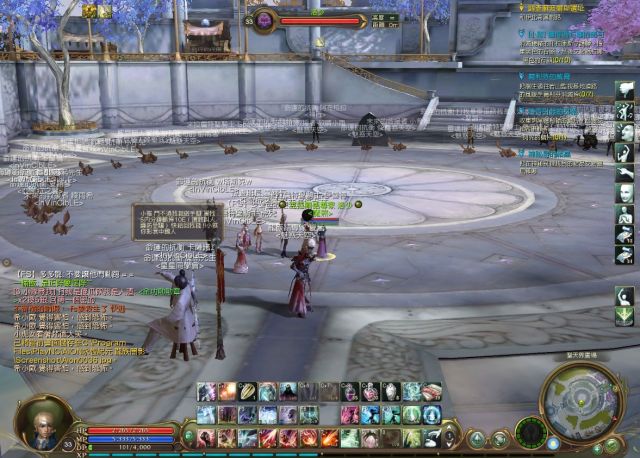640x458 pixels.
Task: Activate the first skill in the bottom hotbar row
Action: (x=207, y=437)
